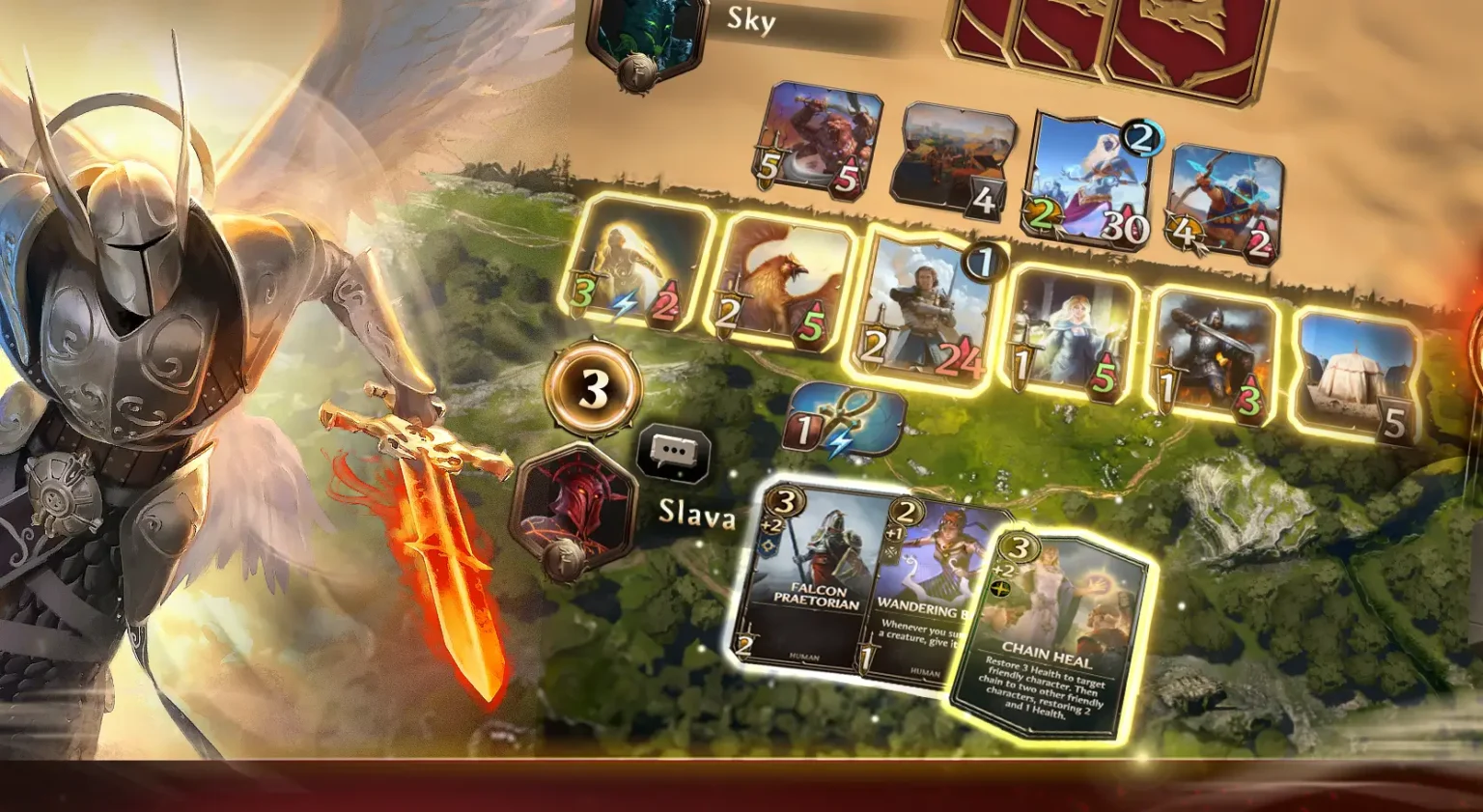Click the power counter showing 3
The height and width of the screenshot is (812, 1483).
pos(591,388)
